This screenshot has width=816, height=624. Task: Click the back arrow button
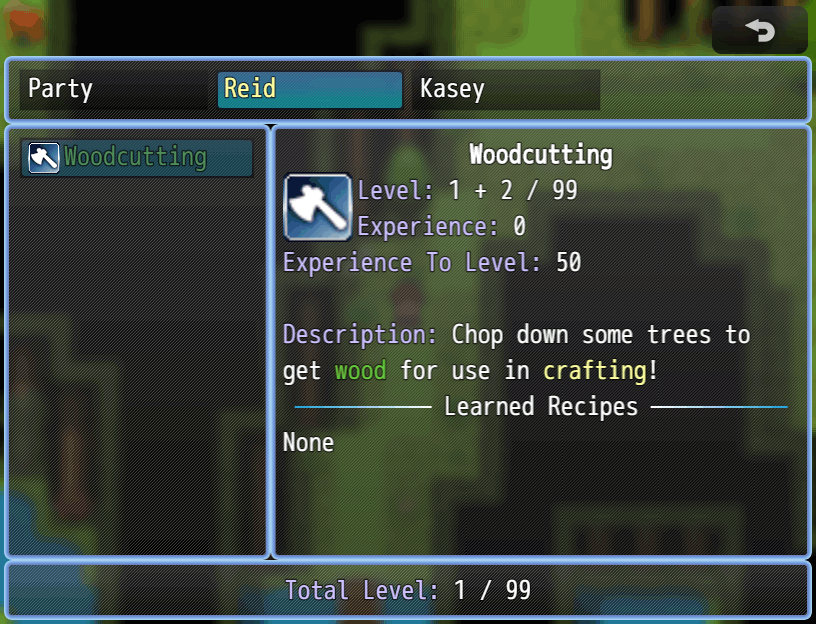759,31
